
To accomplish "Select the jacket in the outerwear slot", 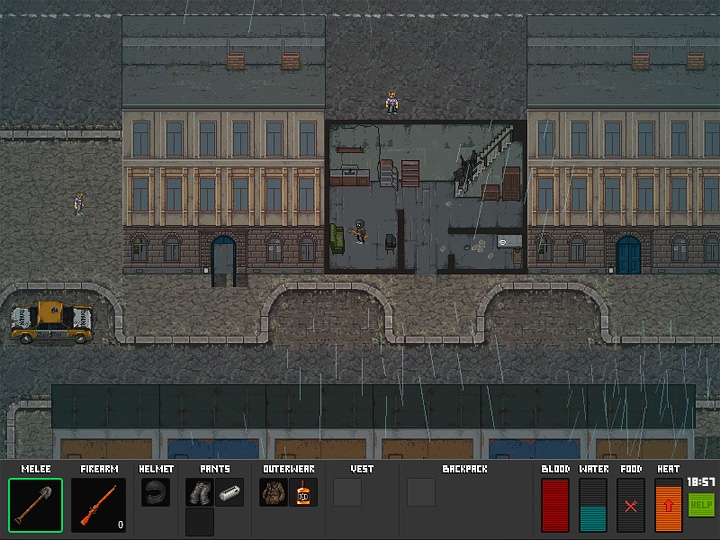I will [x=274, y=492].
